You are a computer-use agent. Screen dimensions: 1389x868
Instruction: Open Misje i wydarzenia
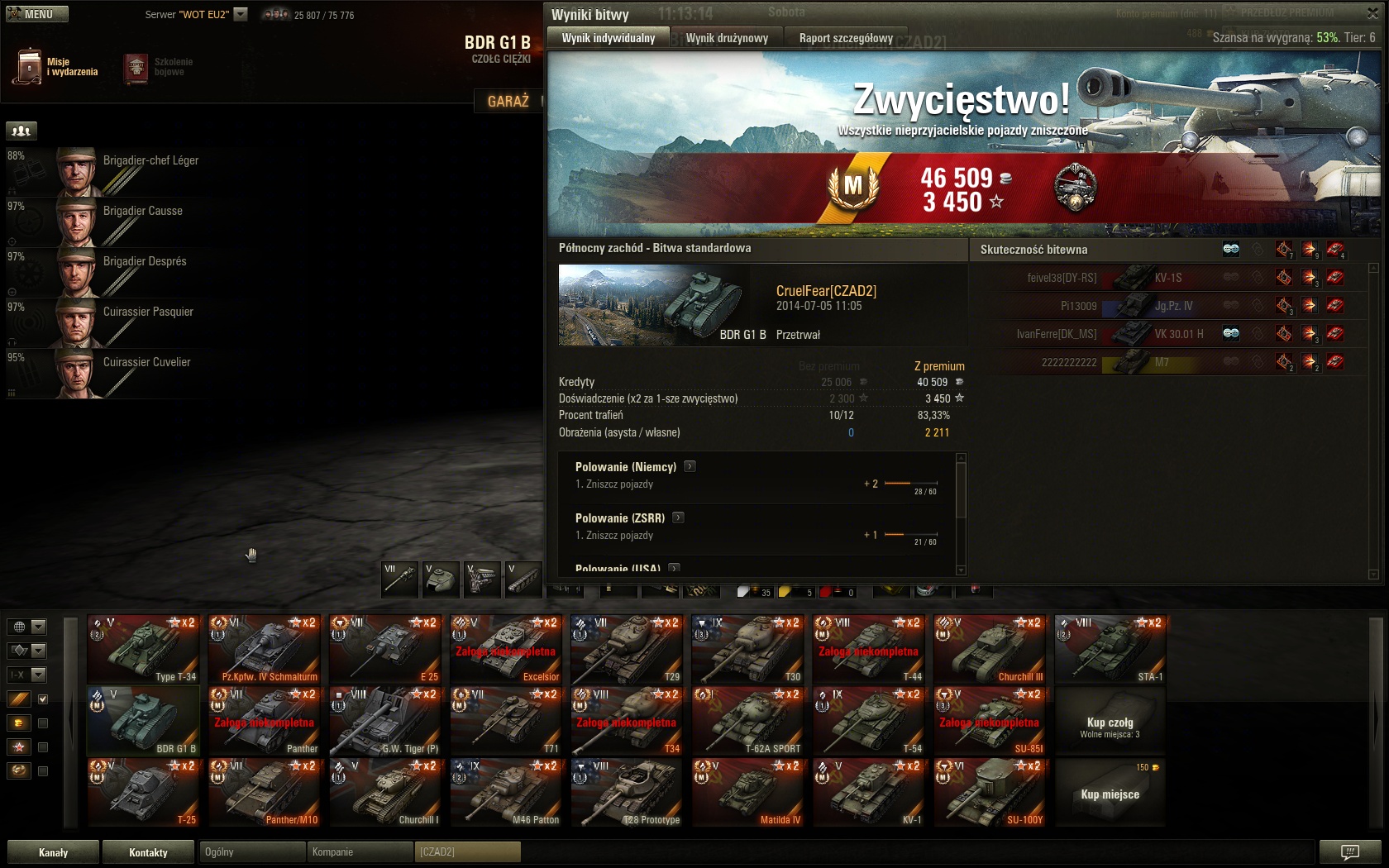click(56, 67)
